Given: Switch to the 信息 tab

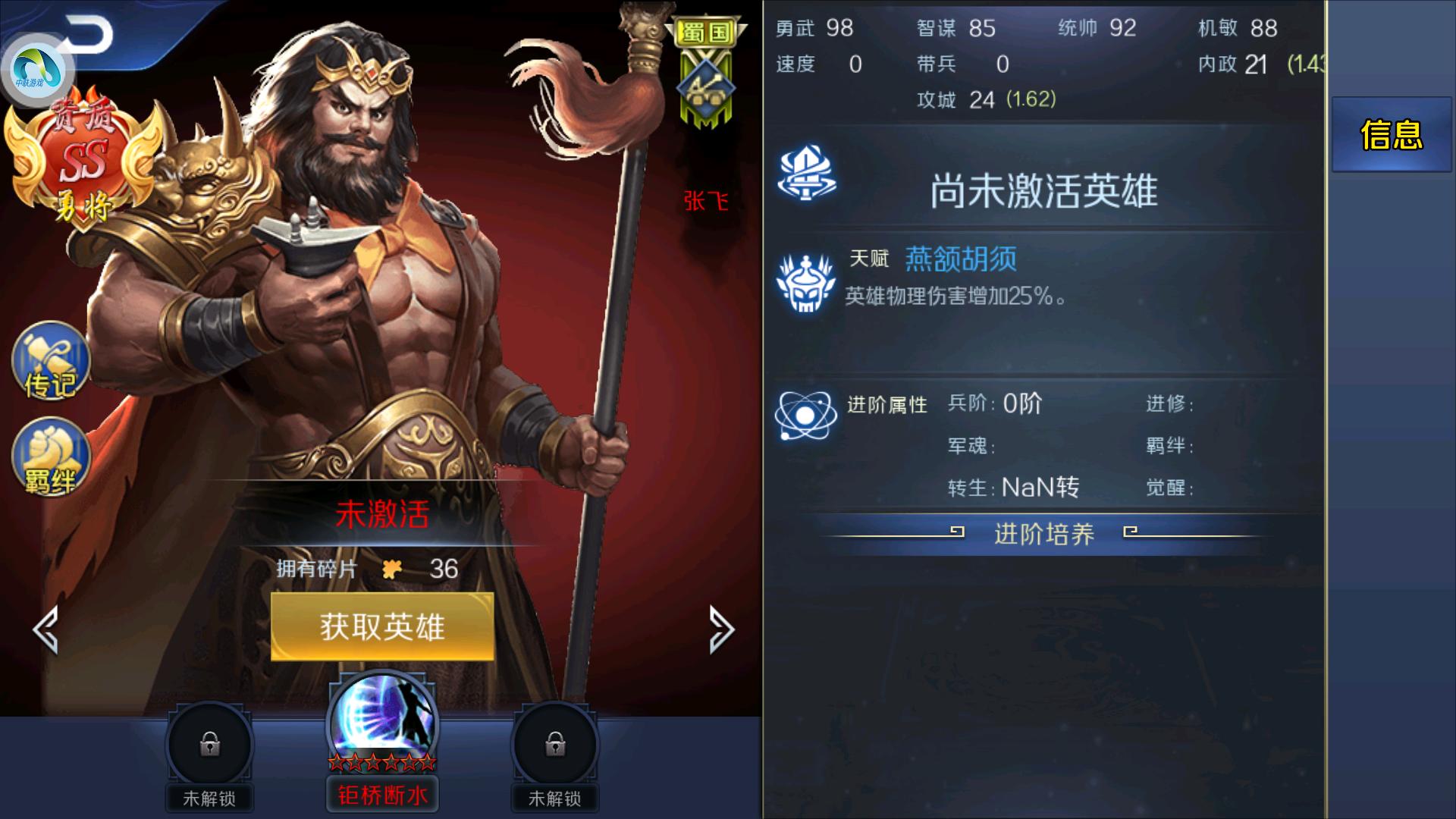Looking at the screenshot, I should [1392, 134].
